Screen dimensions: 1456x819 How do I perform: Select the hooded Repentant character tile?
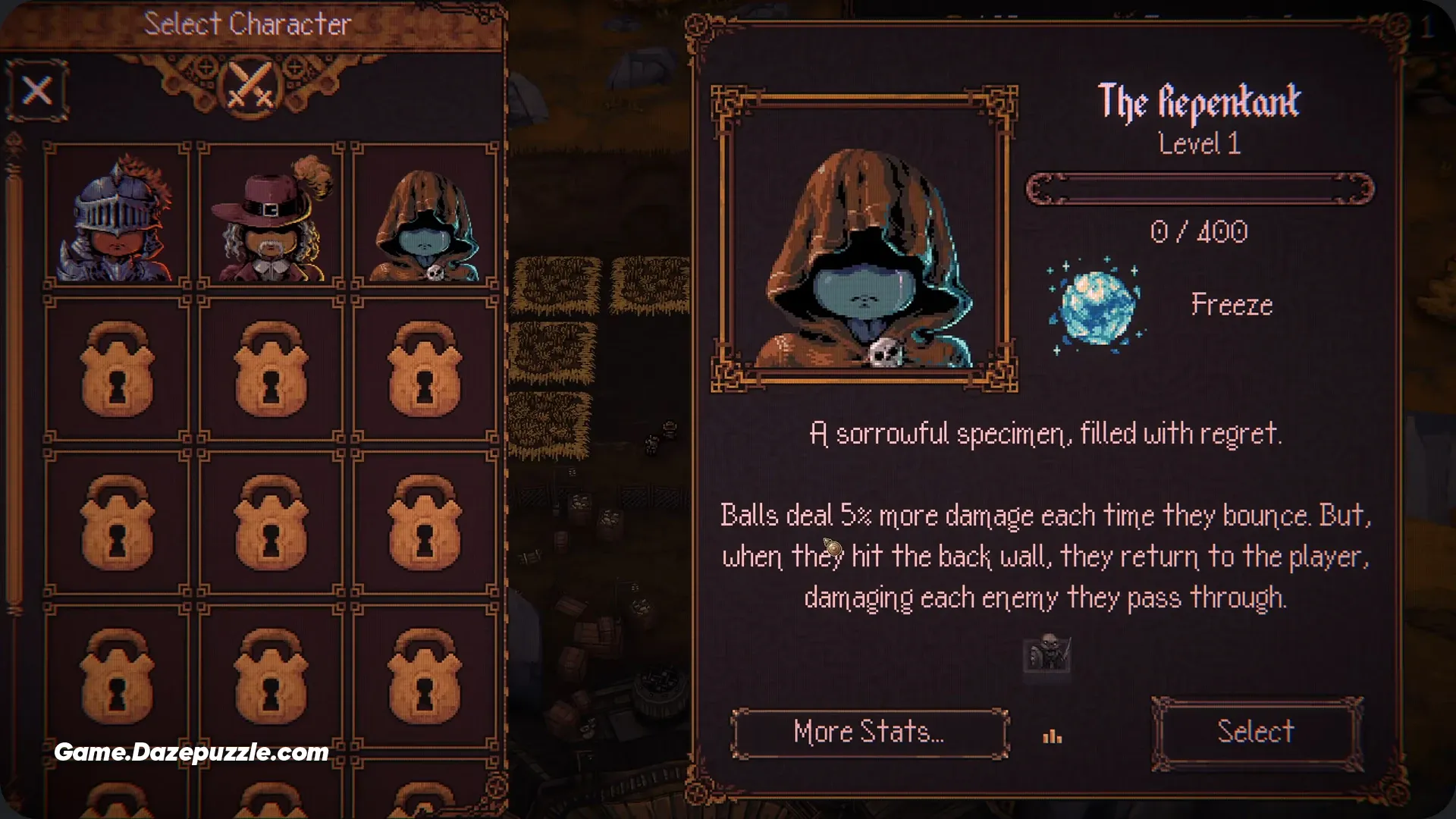coord(425,216)
